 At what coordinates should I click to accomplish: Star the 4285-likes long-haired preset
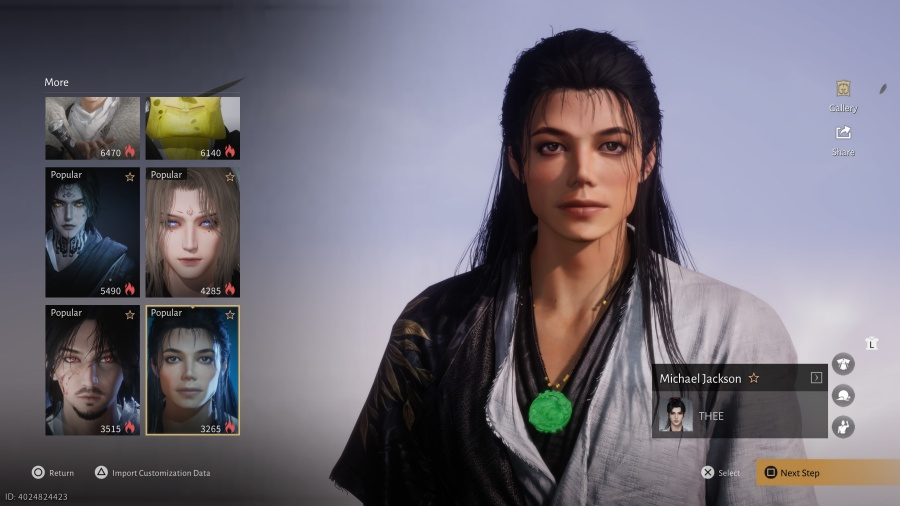(x=230, y=177)
